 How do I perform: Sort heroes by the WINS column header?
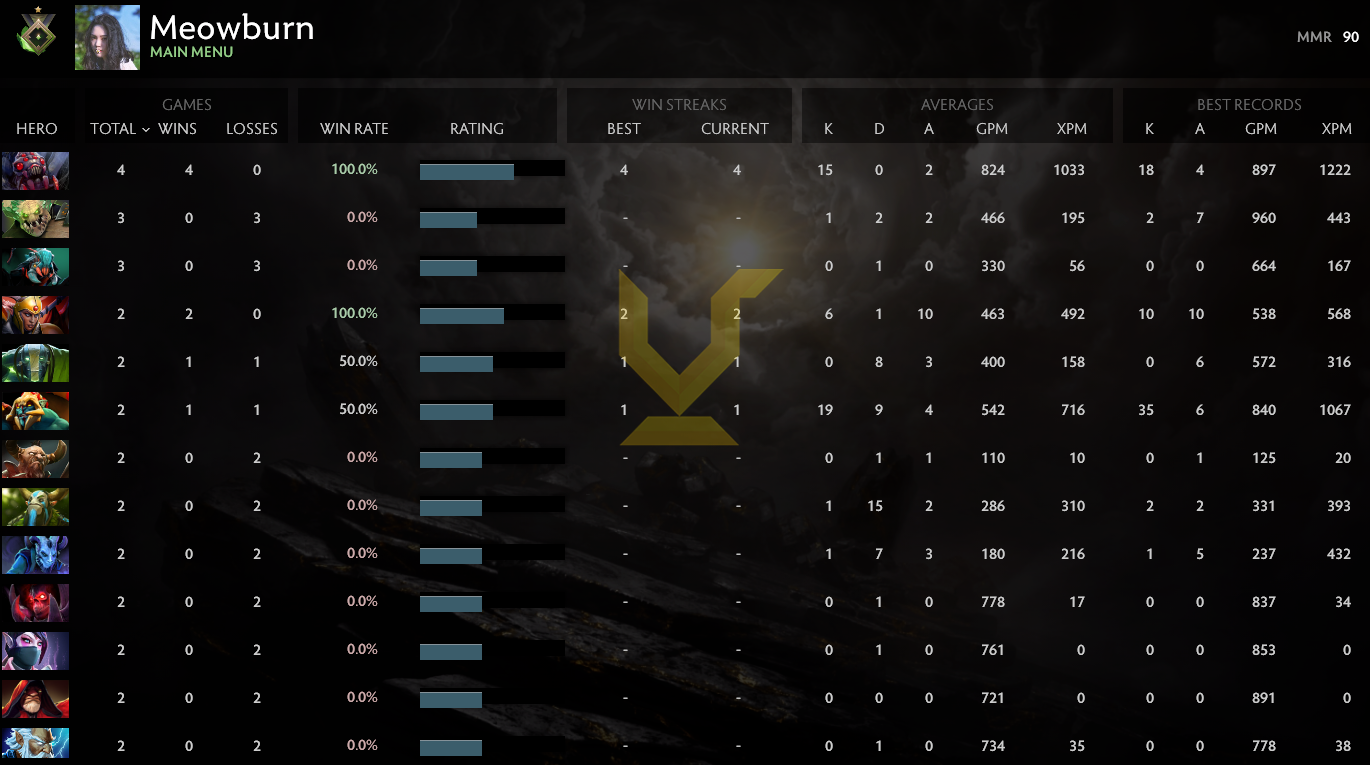click(x=178, y=129)
